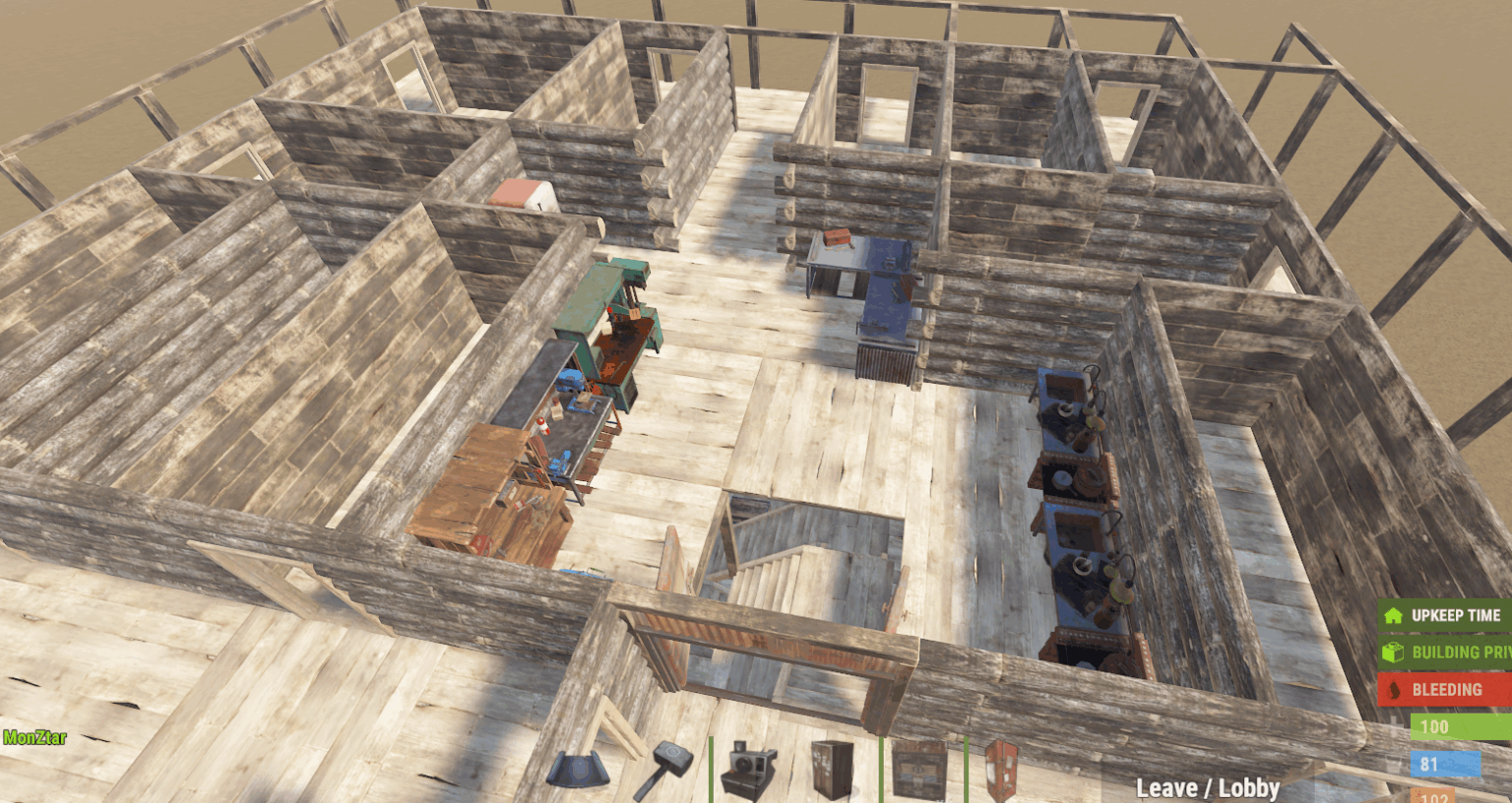Click the blue hydration bar showing 81
The image size is (1512, 803).
1447,764
